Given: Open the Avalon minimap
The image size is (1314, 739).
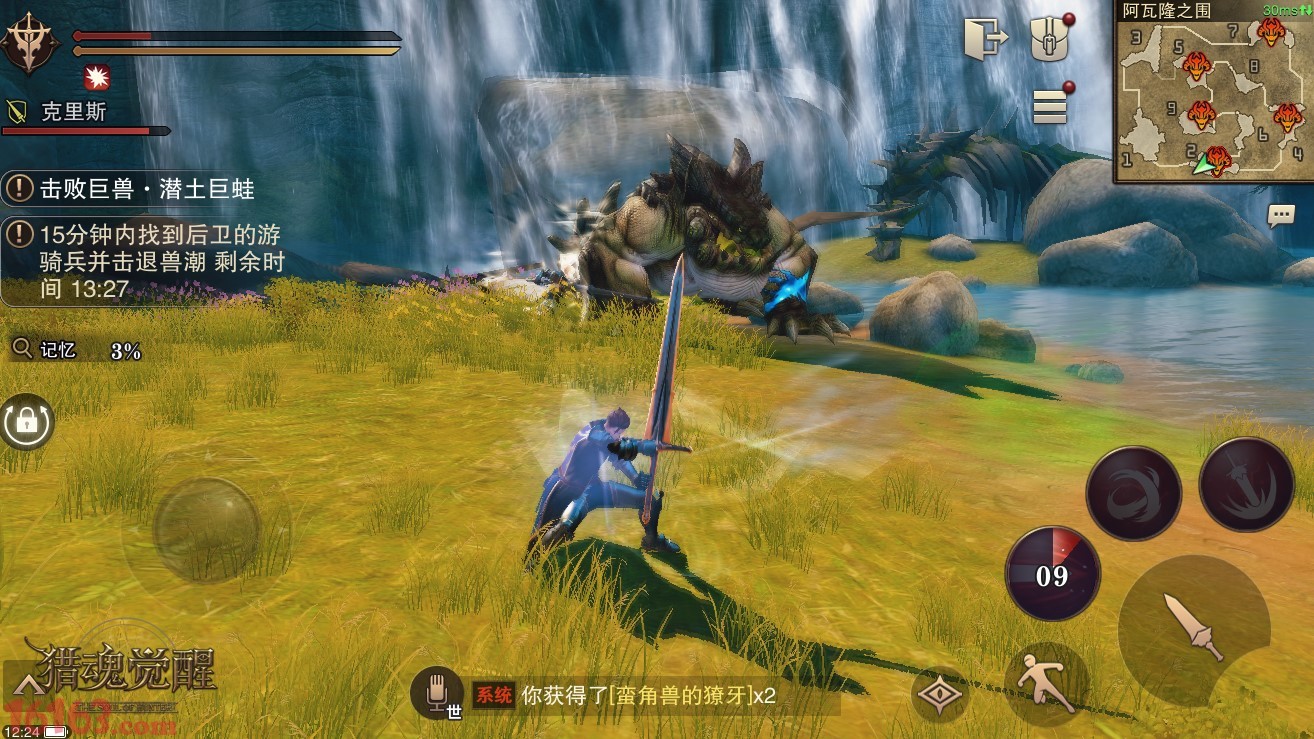Looking at the screenshot, I should (1213, 93).
